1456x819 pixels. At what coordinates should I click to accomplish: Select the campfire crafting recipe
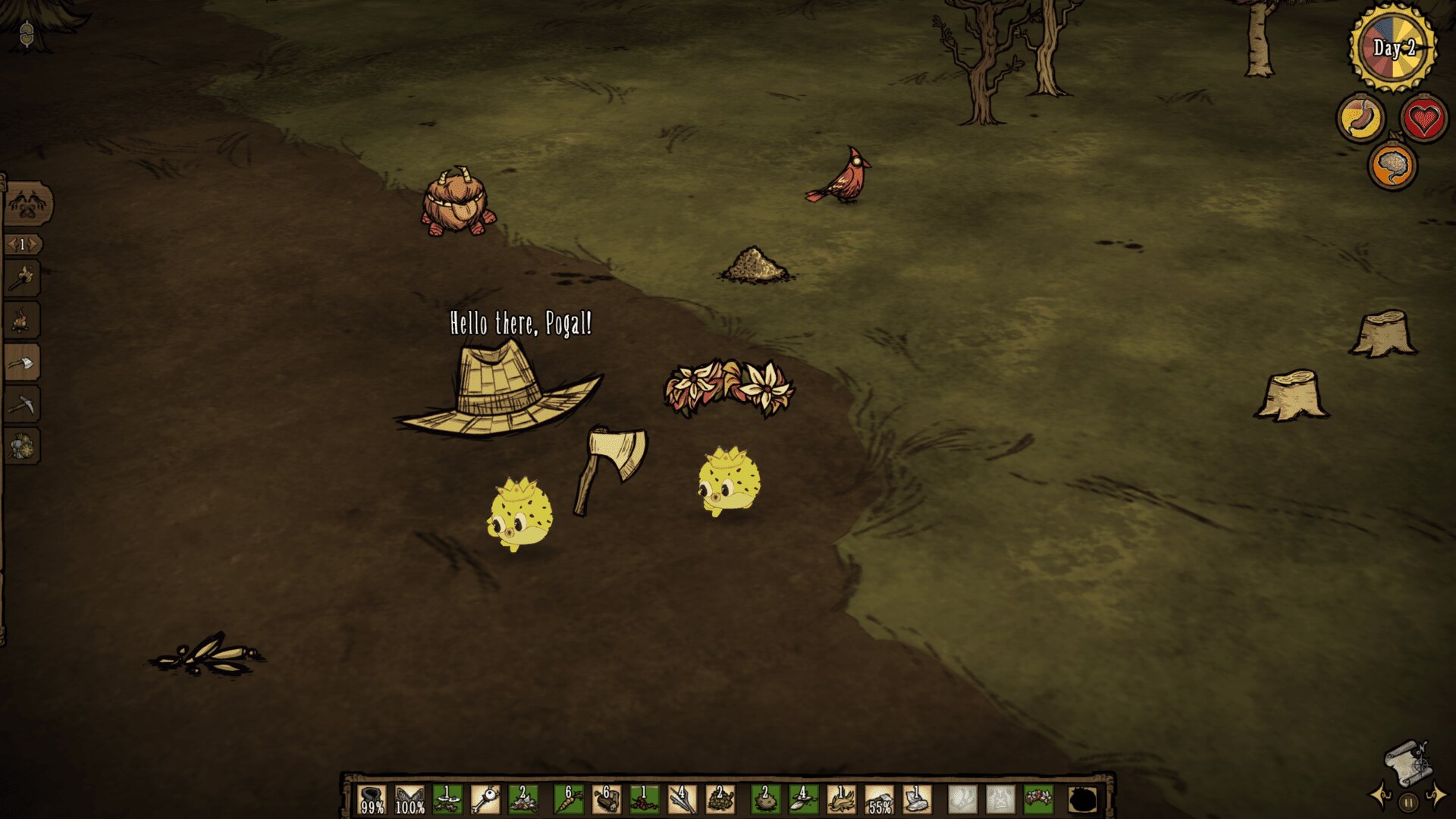click(22, 321)
